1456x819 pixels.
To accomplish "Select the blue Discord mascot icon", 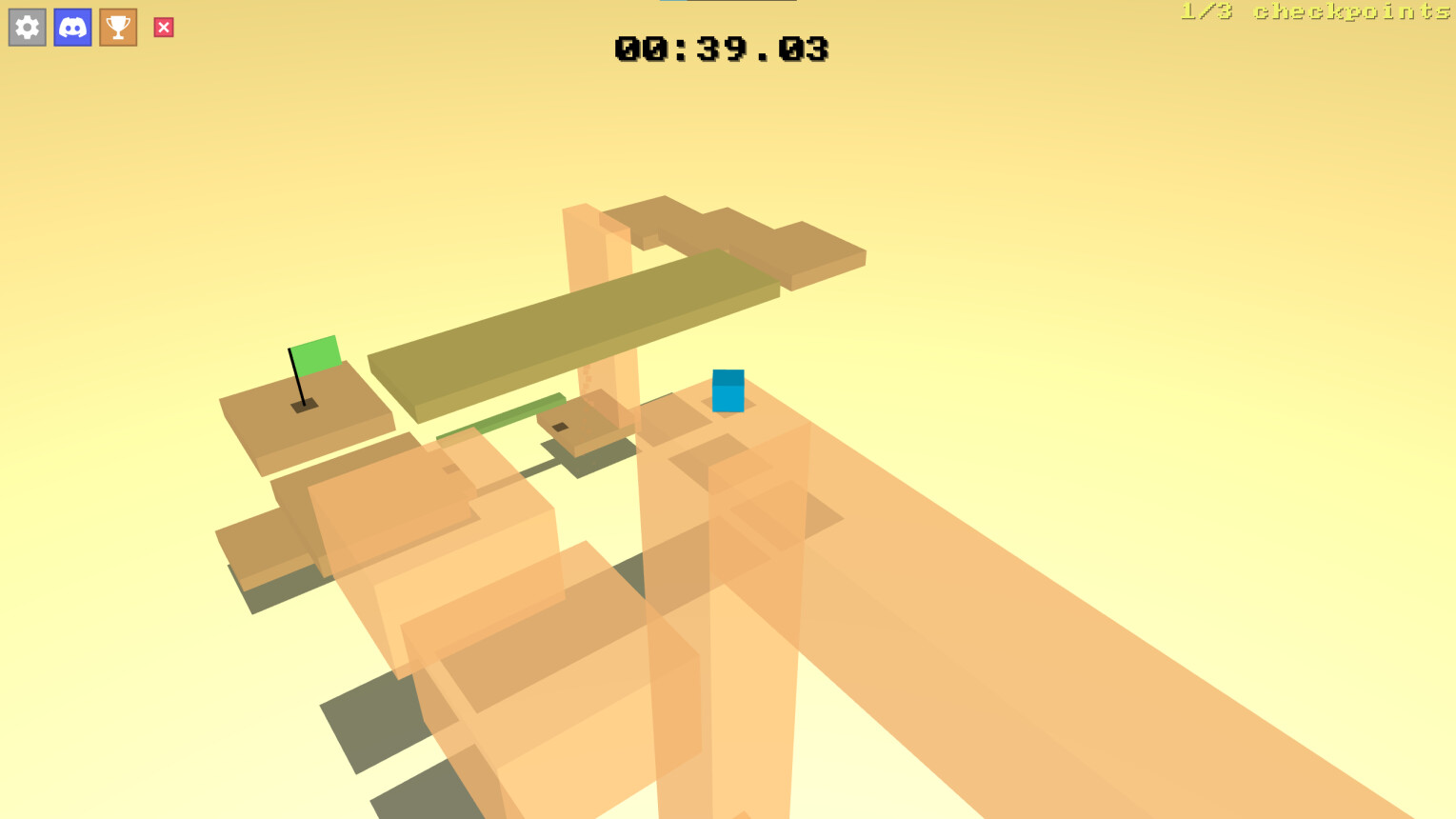I will coord(72,27).
